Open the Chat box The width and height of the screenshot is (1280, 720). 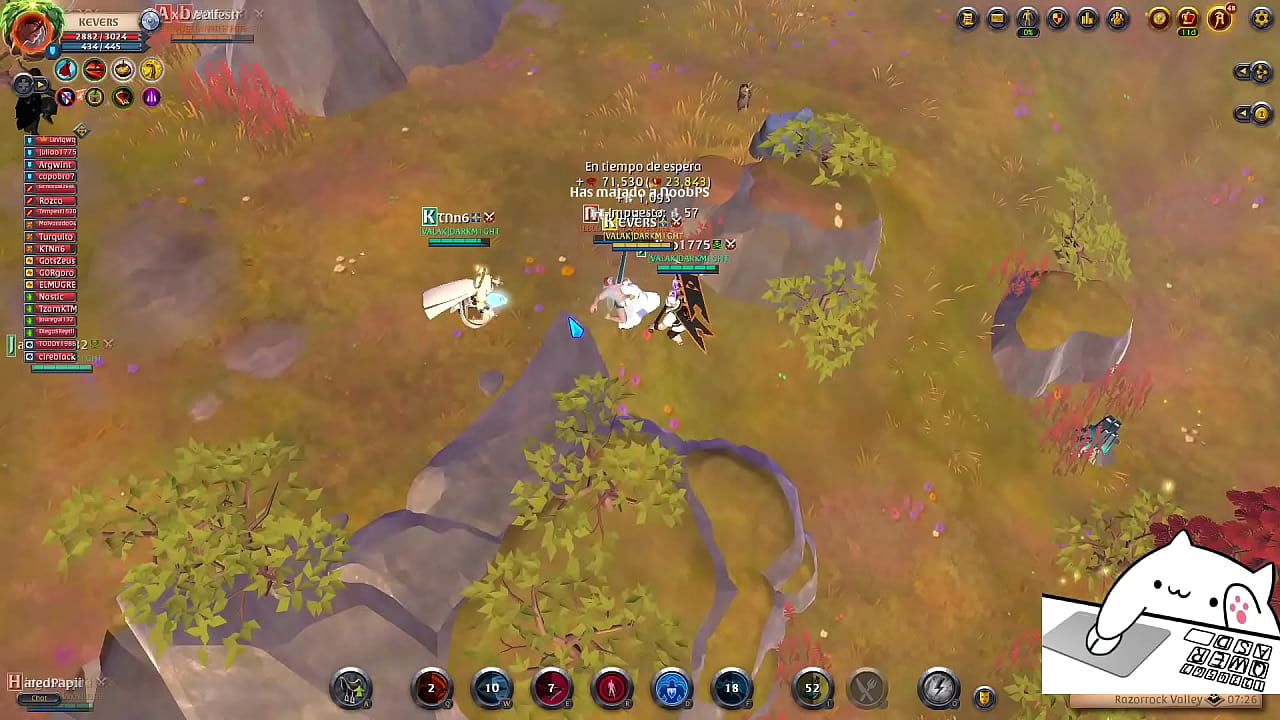point(40,698)
